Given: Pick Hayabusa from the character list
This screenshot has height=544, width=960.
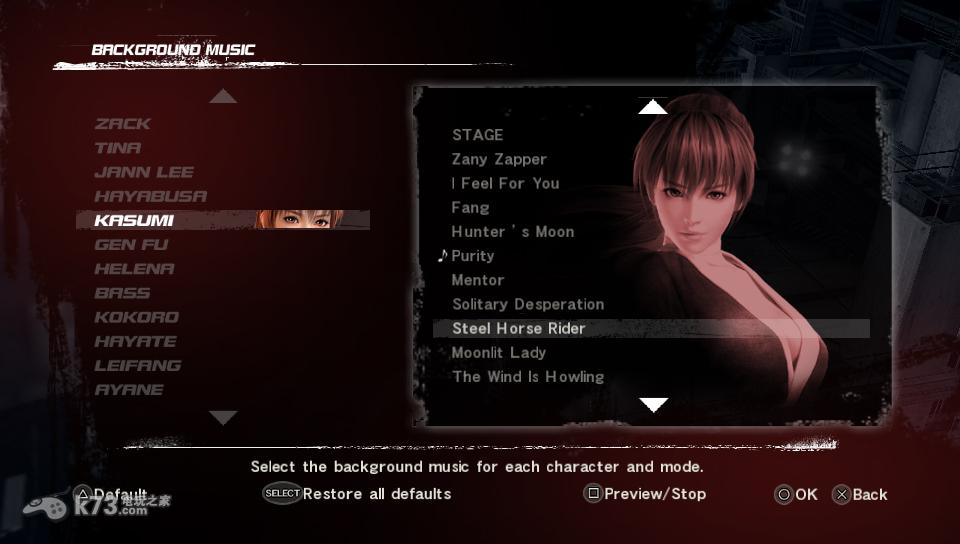Looking at the screenshot, I should (151, 196).
